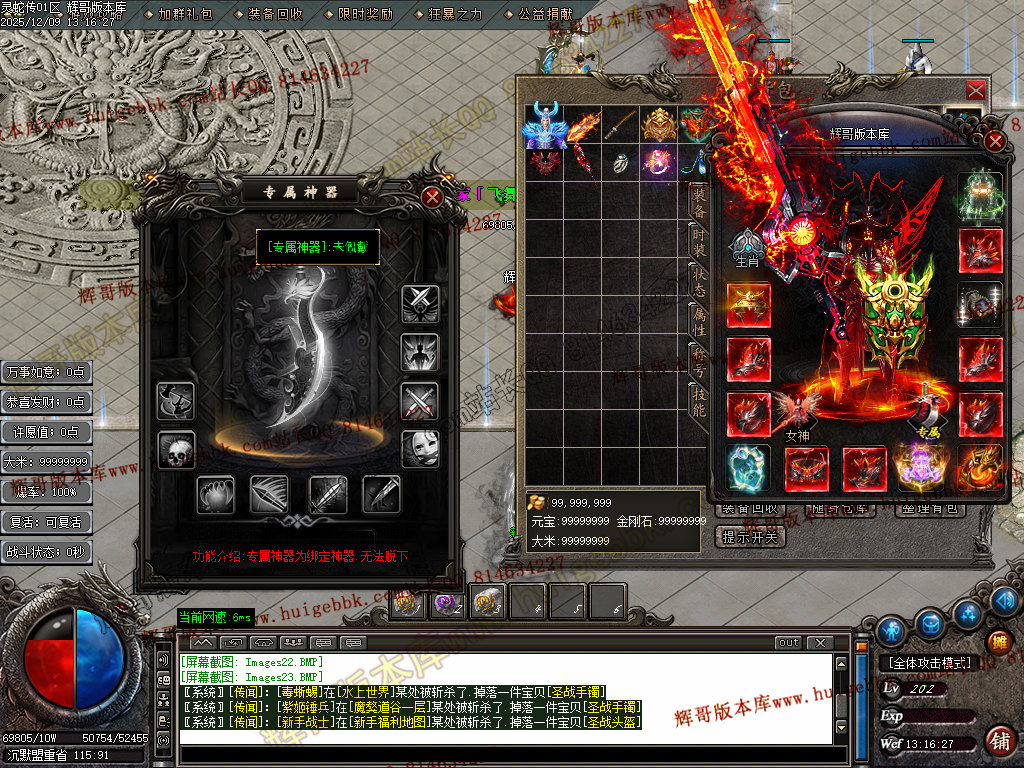Screen dimensions: 1024x768
Task: Open the 加群礼包 gift pack menu
Action: click(185, 15)
